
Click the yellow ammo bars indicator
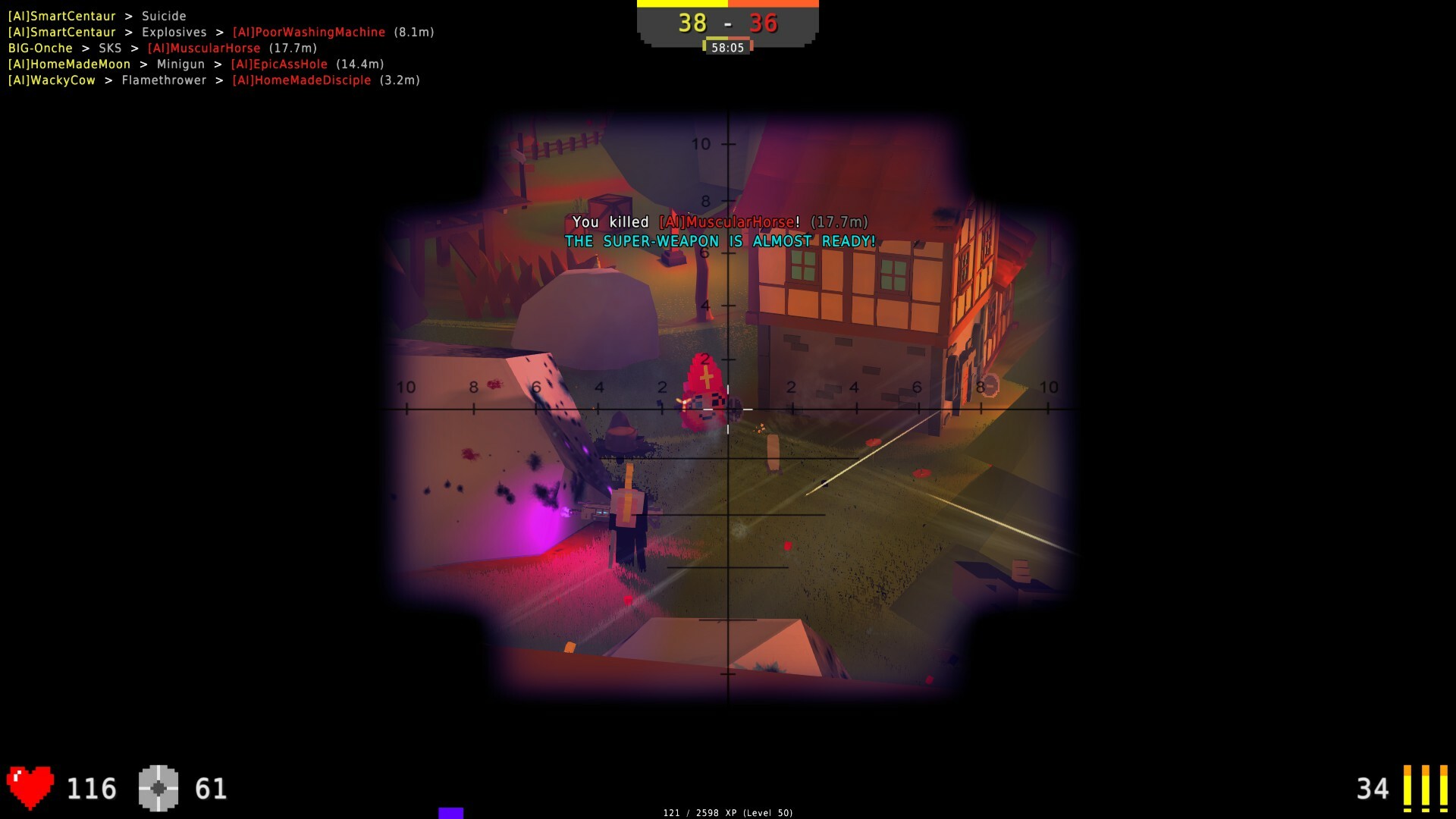(1424, 787)
